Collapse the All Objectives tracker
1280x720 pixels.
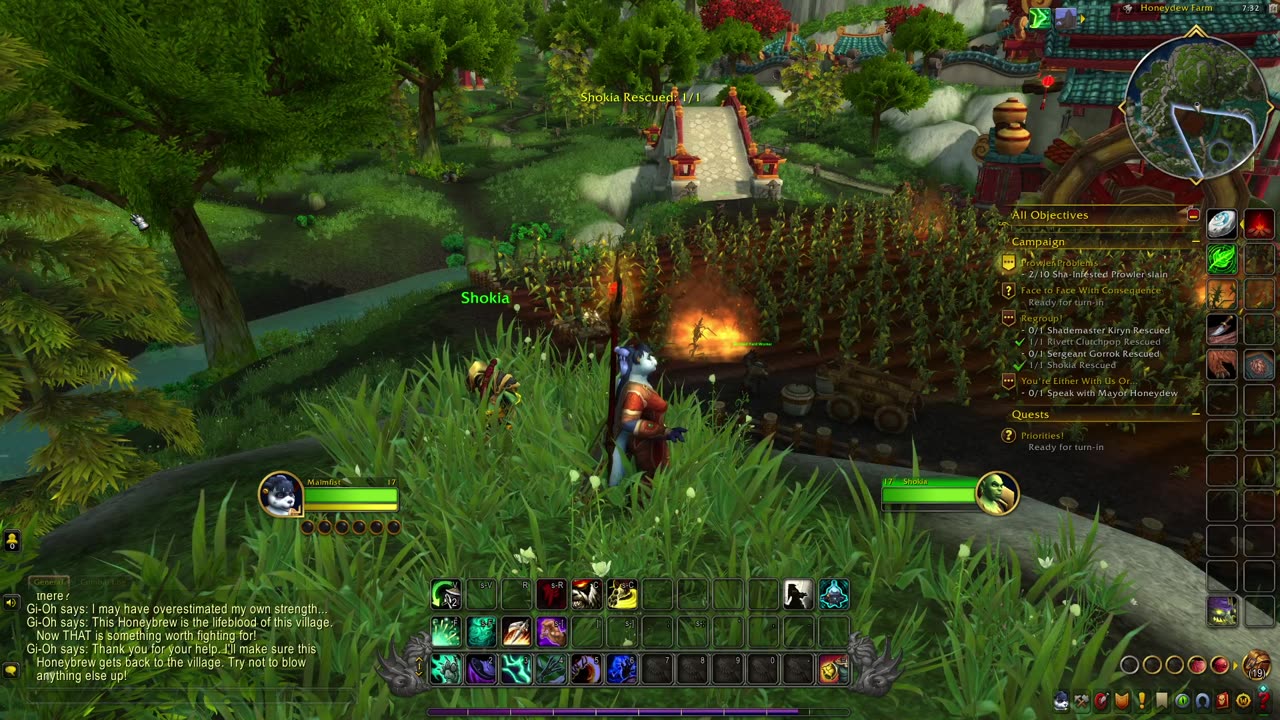pos(1193,215)
